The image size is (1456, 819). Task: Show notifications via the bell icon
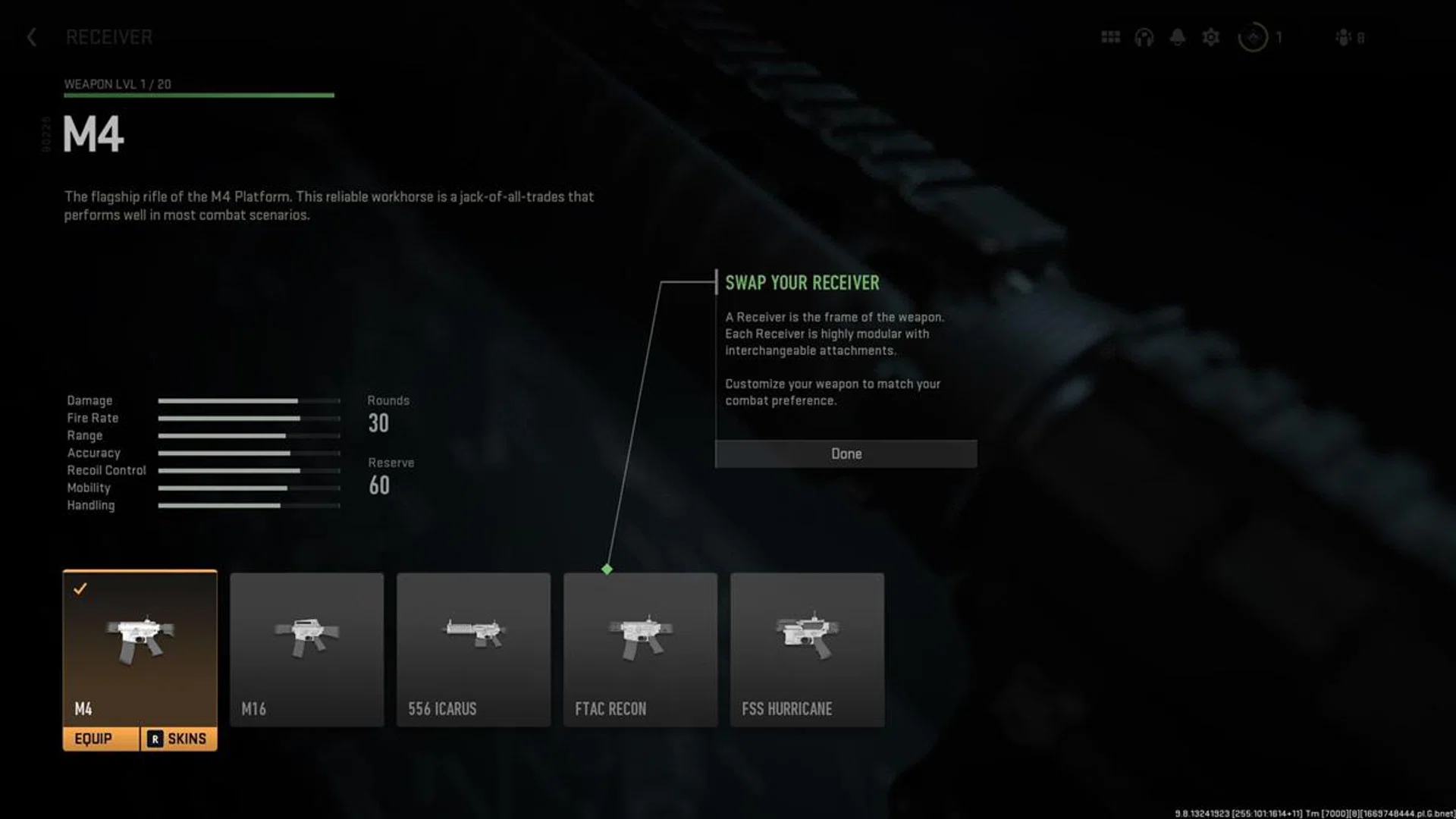click(x=1177, y=37)
